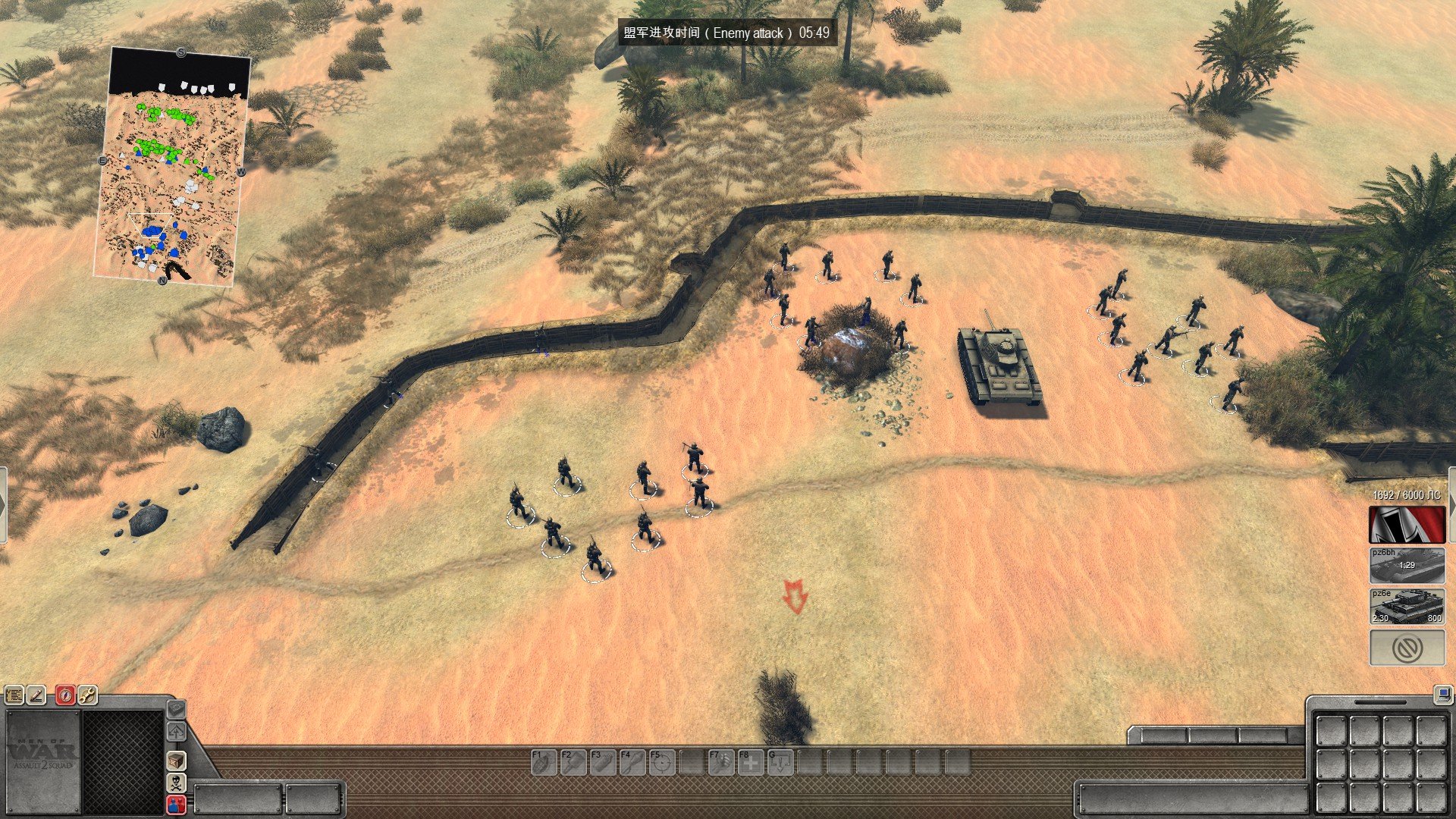Select the German flag faction panel
Screen dimensions: 1456x819
point(1407,524)
